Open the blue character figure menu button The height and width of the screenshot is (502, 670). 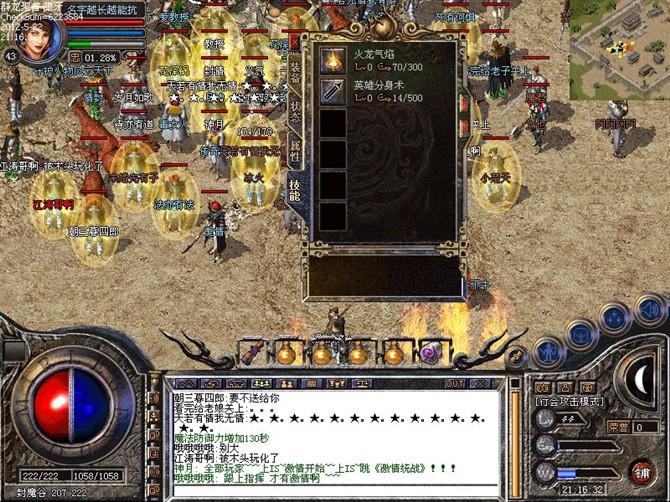(548, 351)
